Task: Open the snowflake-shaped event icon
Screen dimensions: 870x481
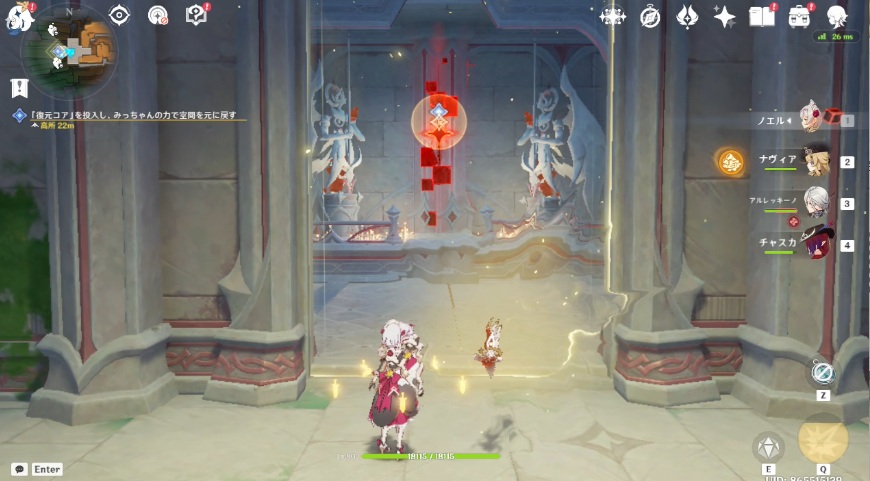Action: (612, 16)
